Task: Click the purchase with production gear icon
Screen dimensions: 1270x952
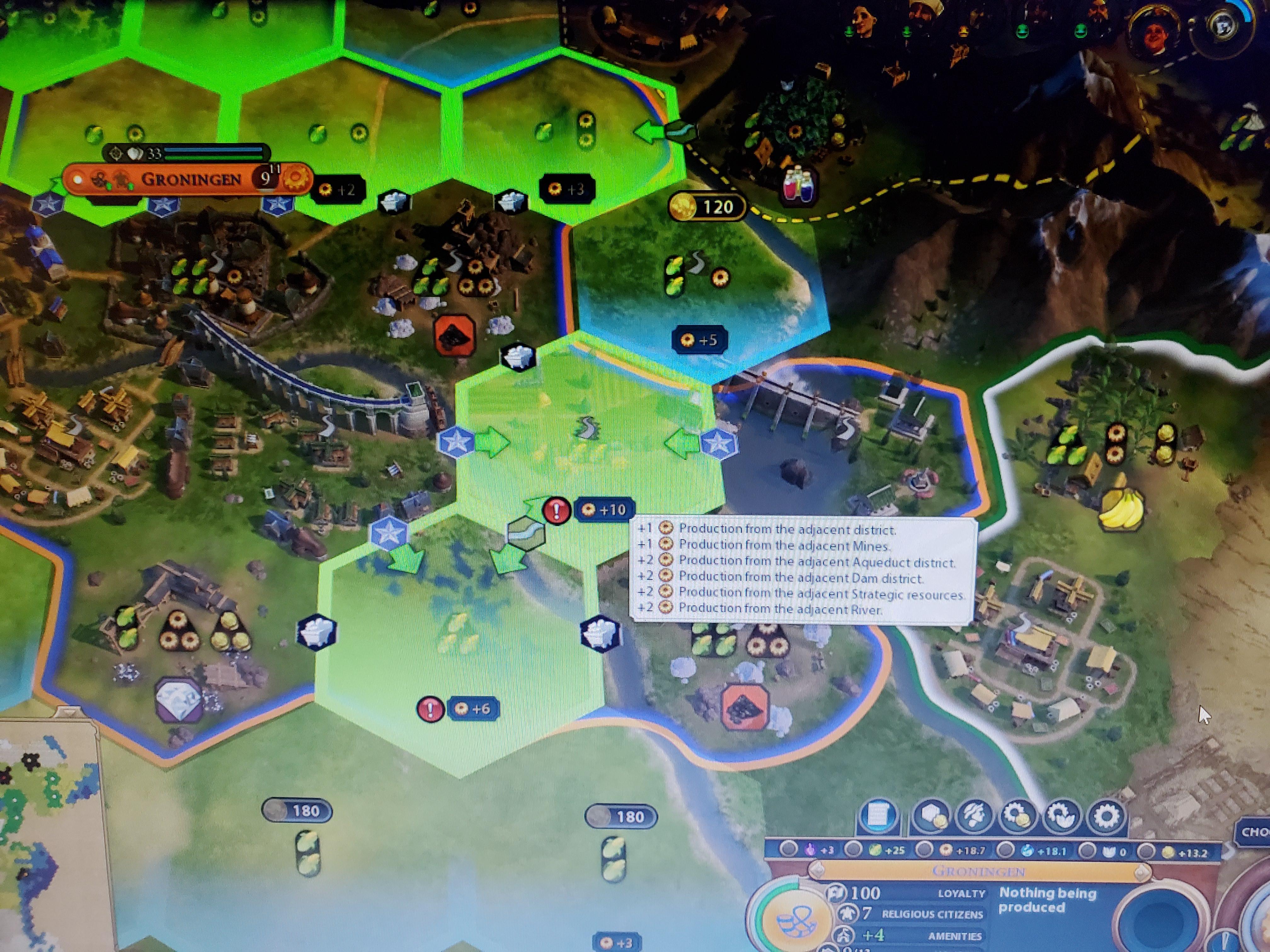Action: [x=1017, y=815]
